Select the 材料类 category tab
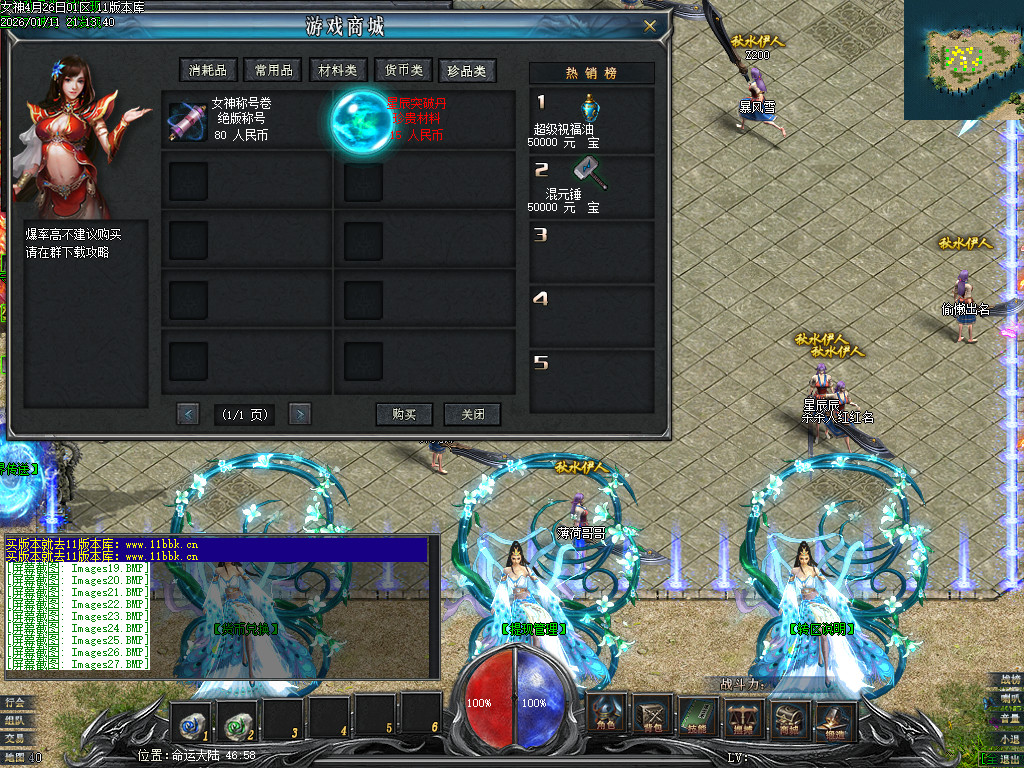The height and width of the screenshot is (768, 1024). pos(337,70)
